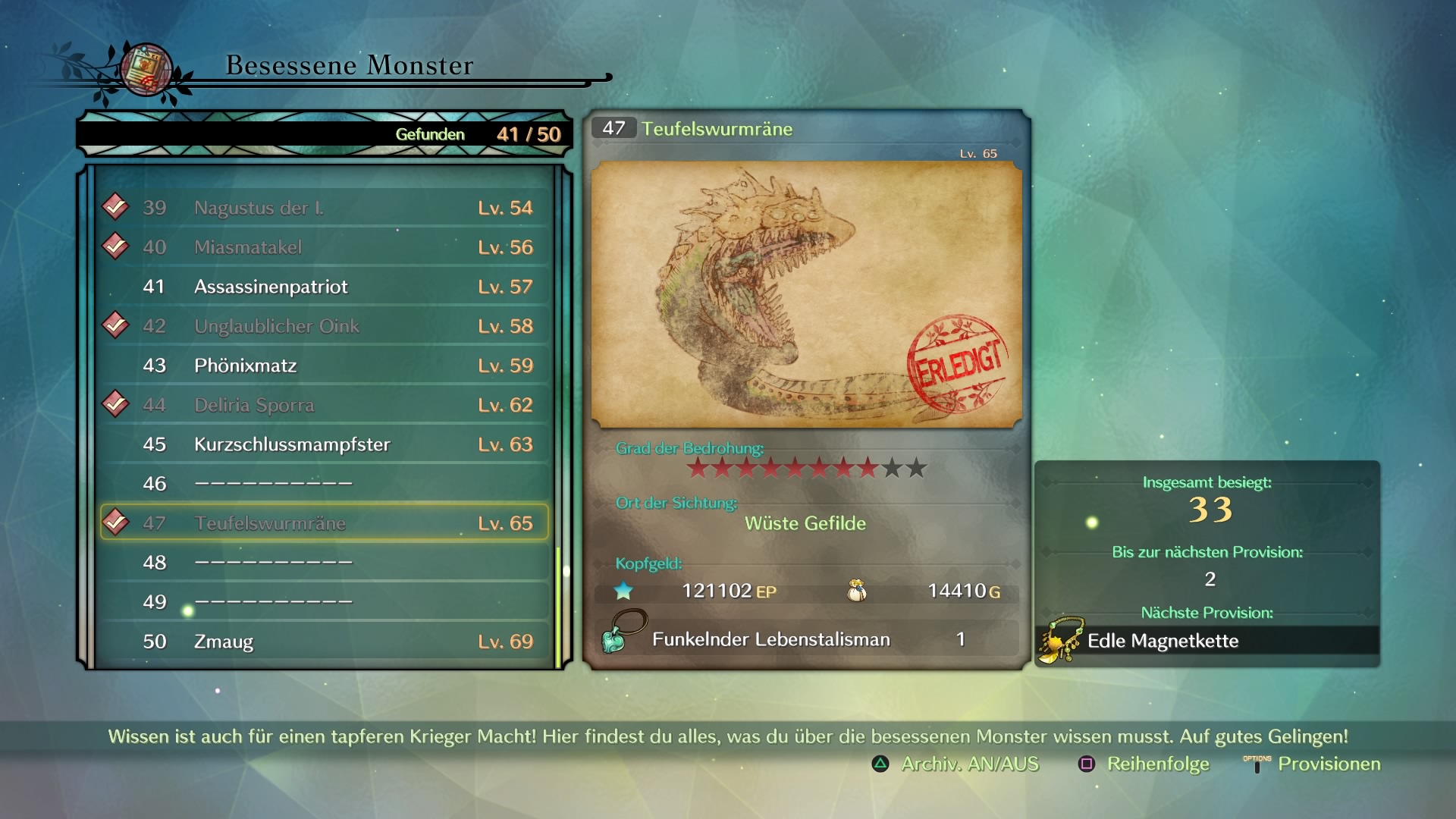Open Assassinenpatriot monster entry
Screen dimensions: 1456x819
(x=325, y=287)
